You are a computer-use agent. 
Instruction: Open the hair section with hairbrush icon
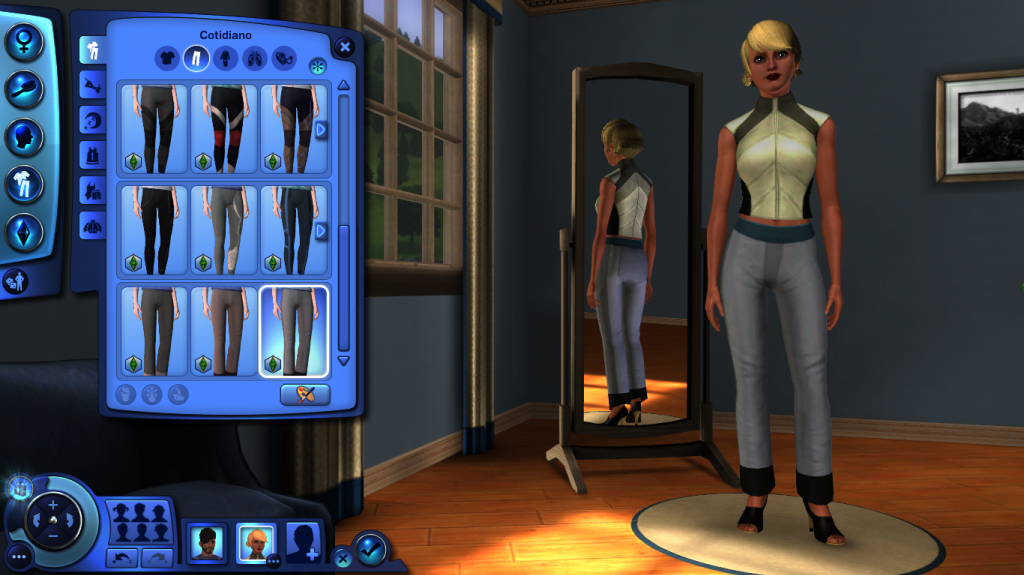(23, 89)
